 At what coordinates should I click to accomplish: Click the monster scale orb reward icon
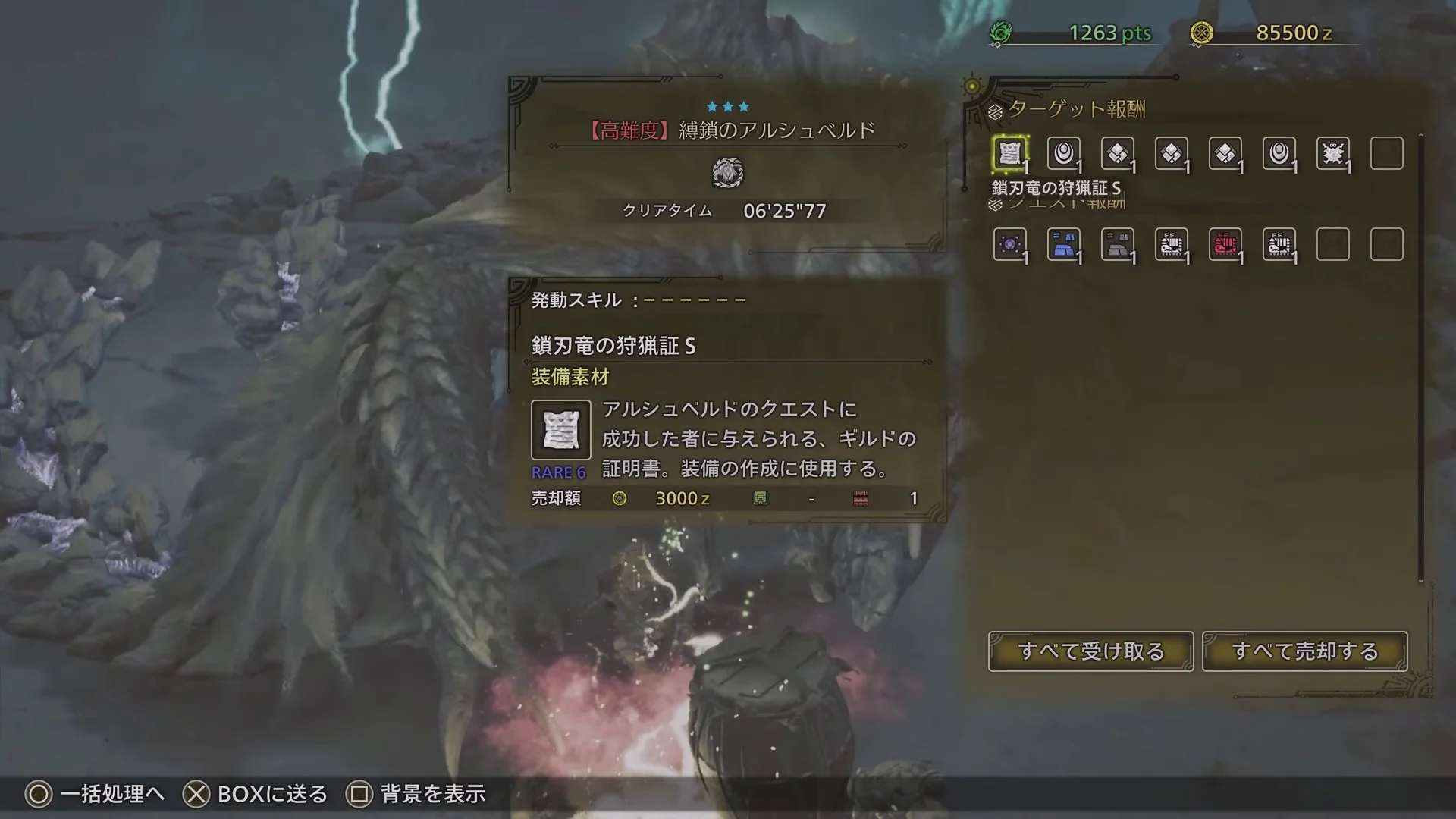[1064, 153]
